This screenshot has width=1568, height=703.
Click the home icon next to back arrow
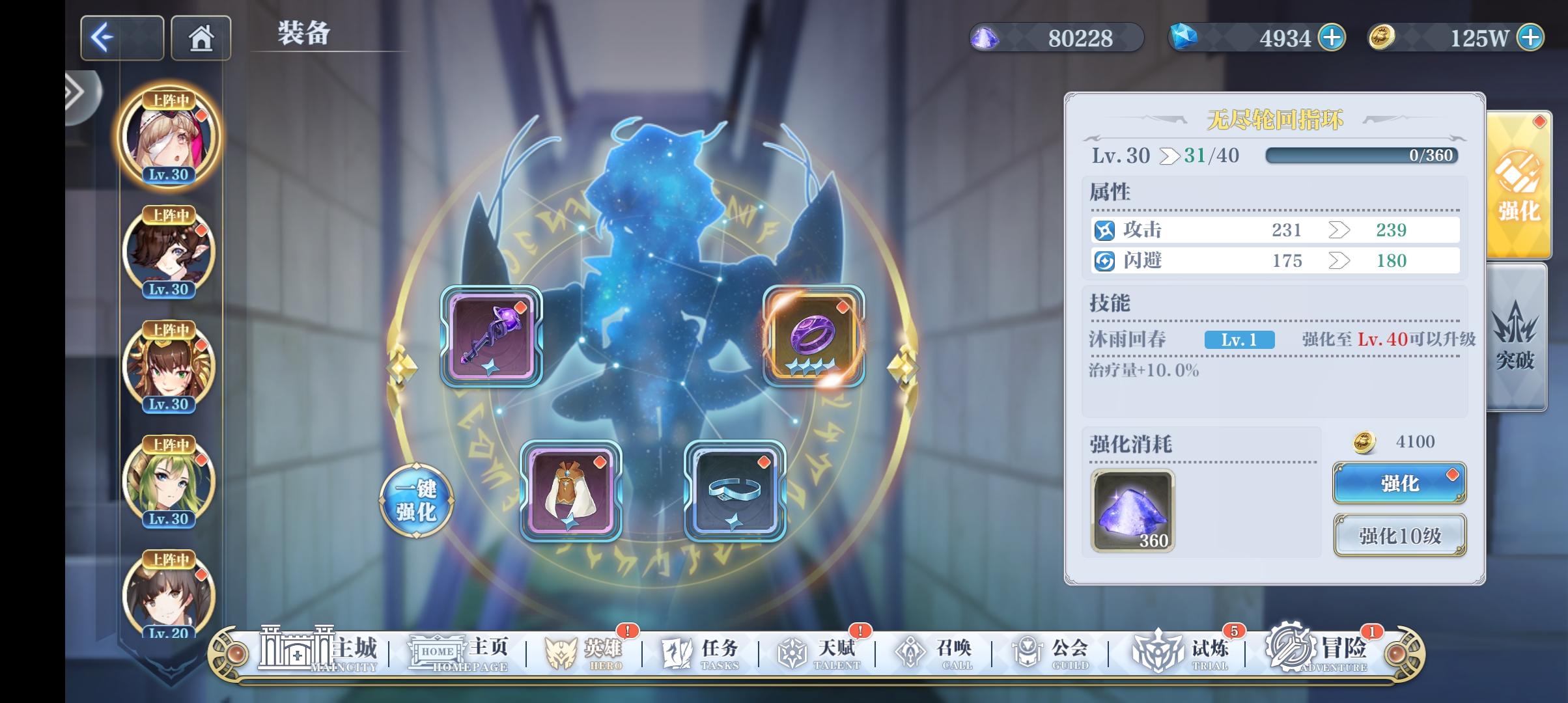click(x=201, y=37)
